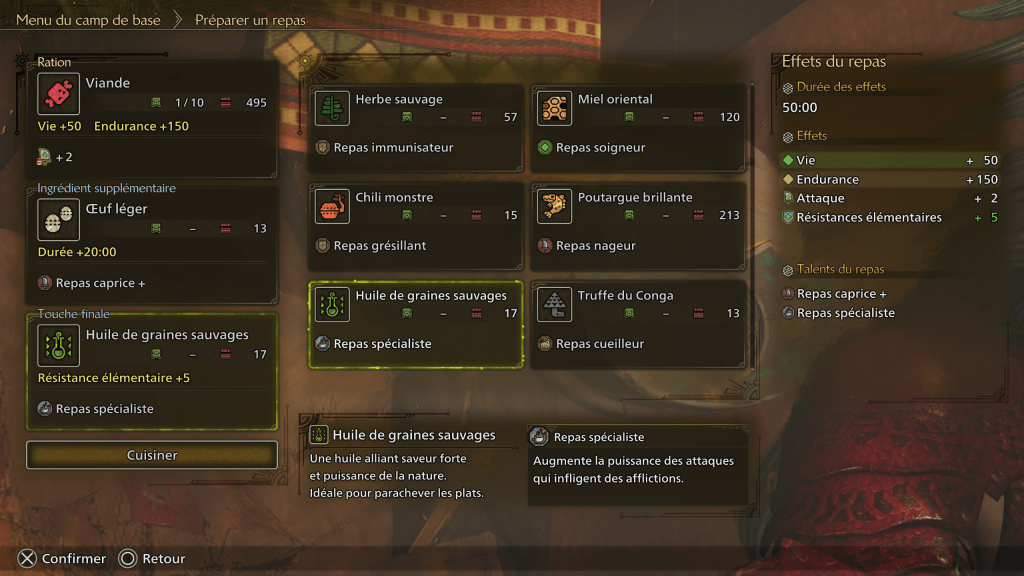1024x576 pixels.
Task: Select the Viande ration slot
Action: click(x=152, y=116)
